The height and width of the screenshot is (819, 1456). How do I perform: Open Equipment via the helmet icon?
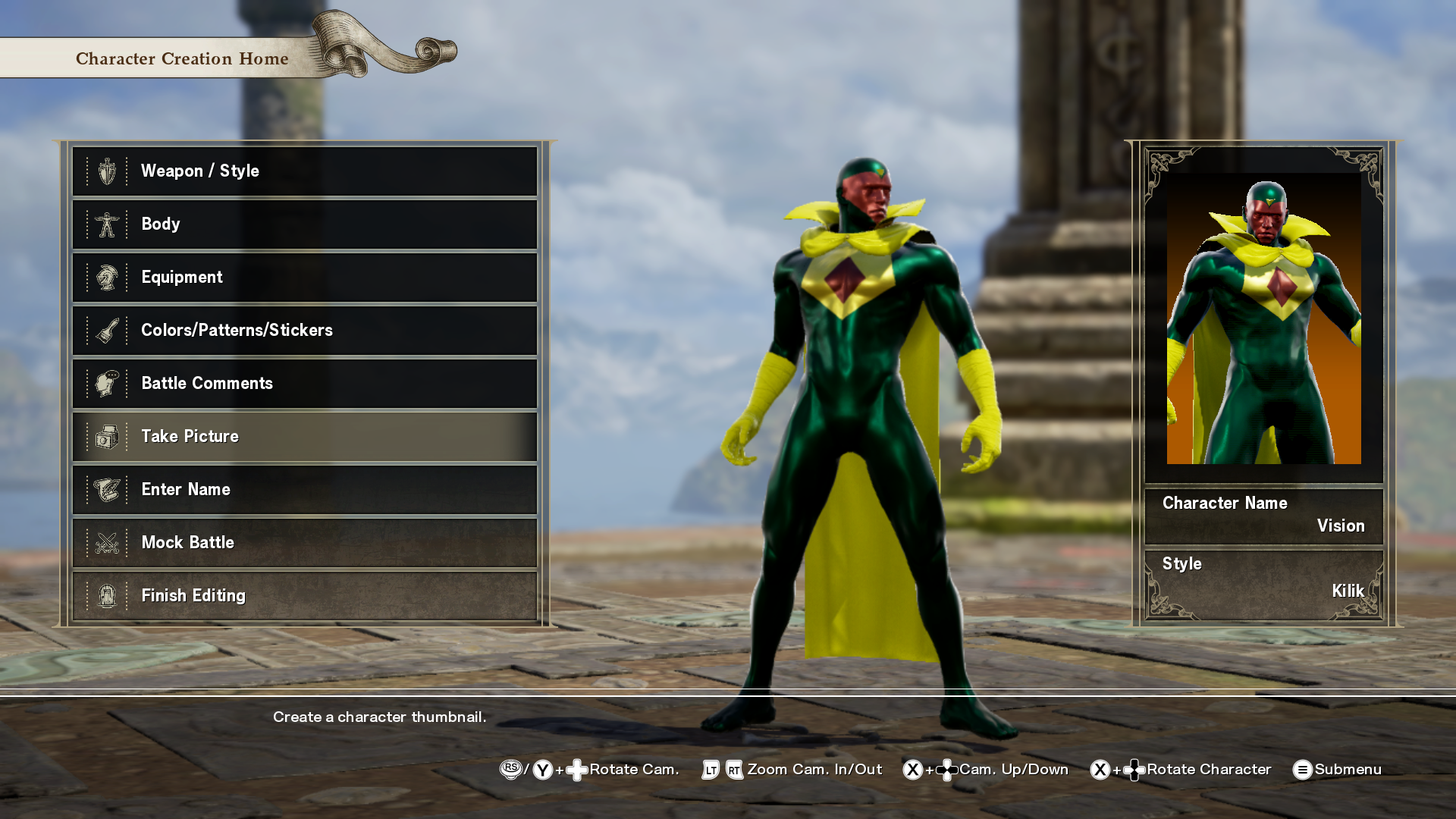tap(108, 277)
